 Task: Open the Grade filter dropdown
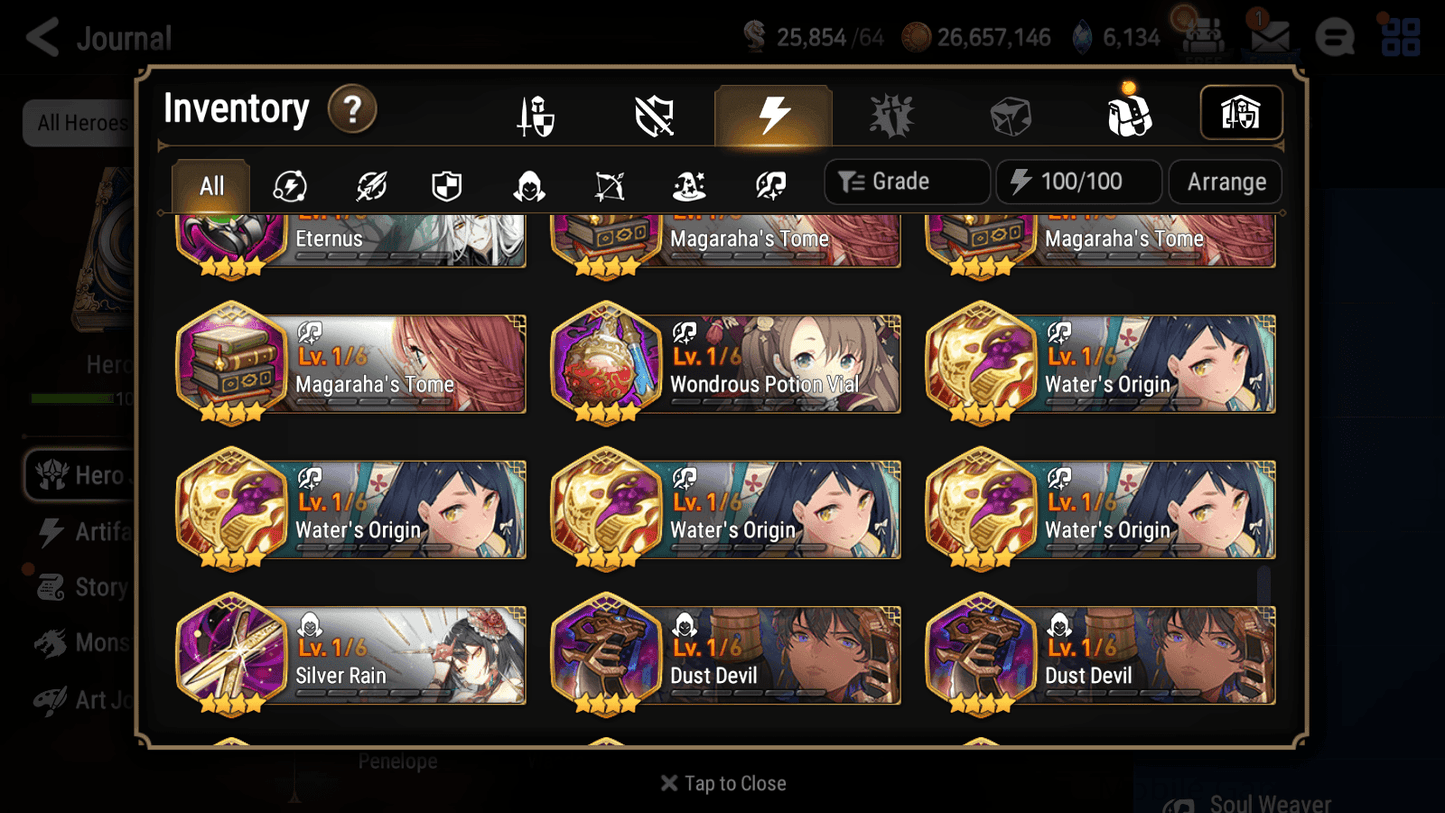click(906, 182)
